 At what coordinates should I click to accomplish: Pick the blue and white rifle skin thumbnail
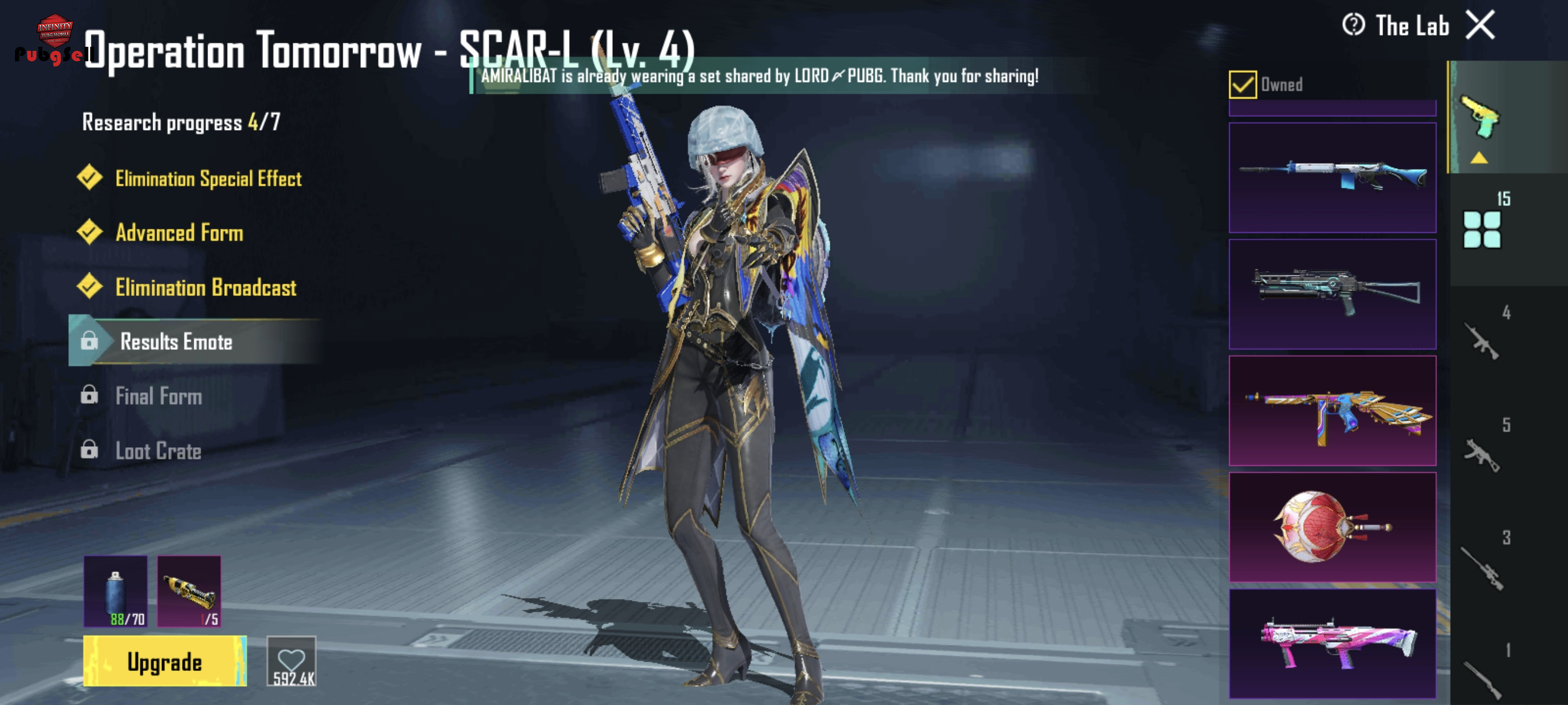pos(1332,177)
